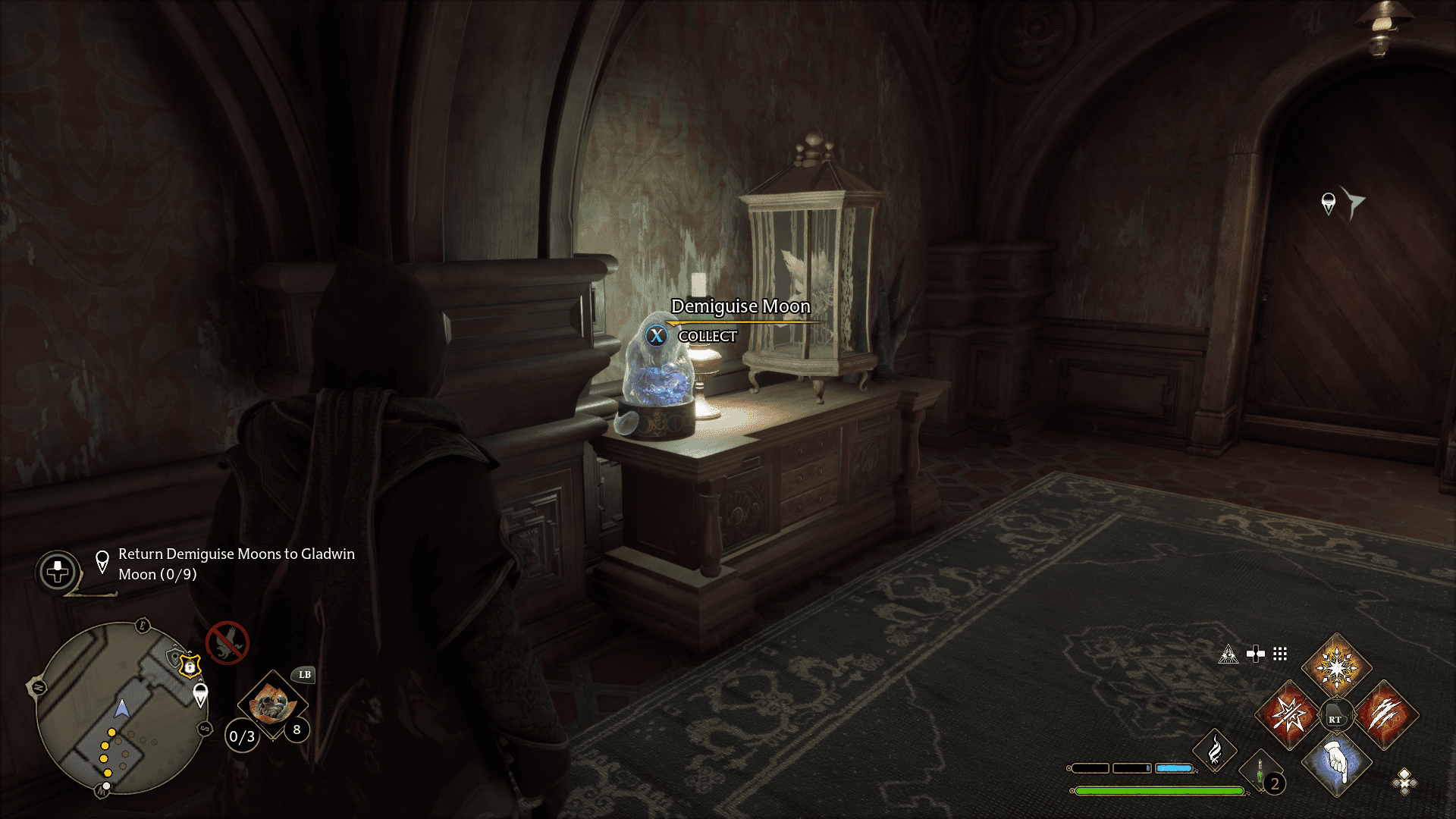Click the quest d-pad toggle icon
The image size is (1456, 819).
click(58, 572)
